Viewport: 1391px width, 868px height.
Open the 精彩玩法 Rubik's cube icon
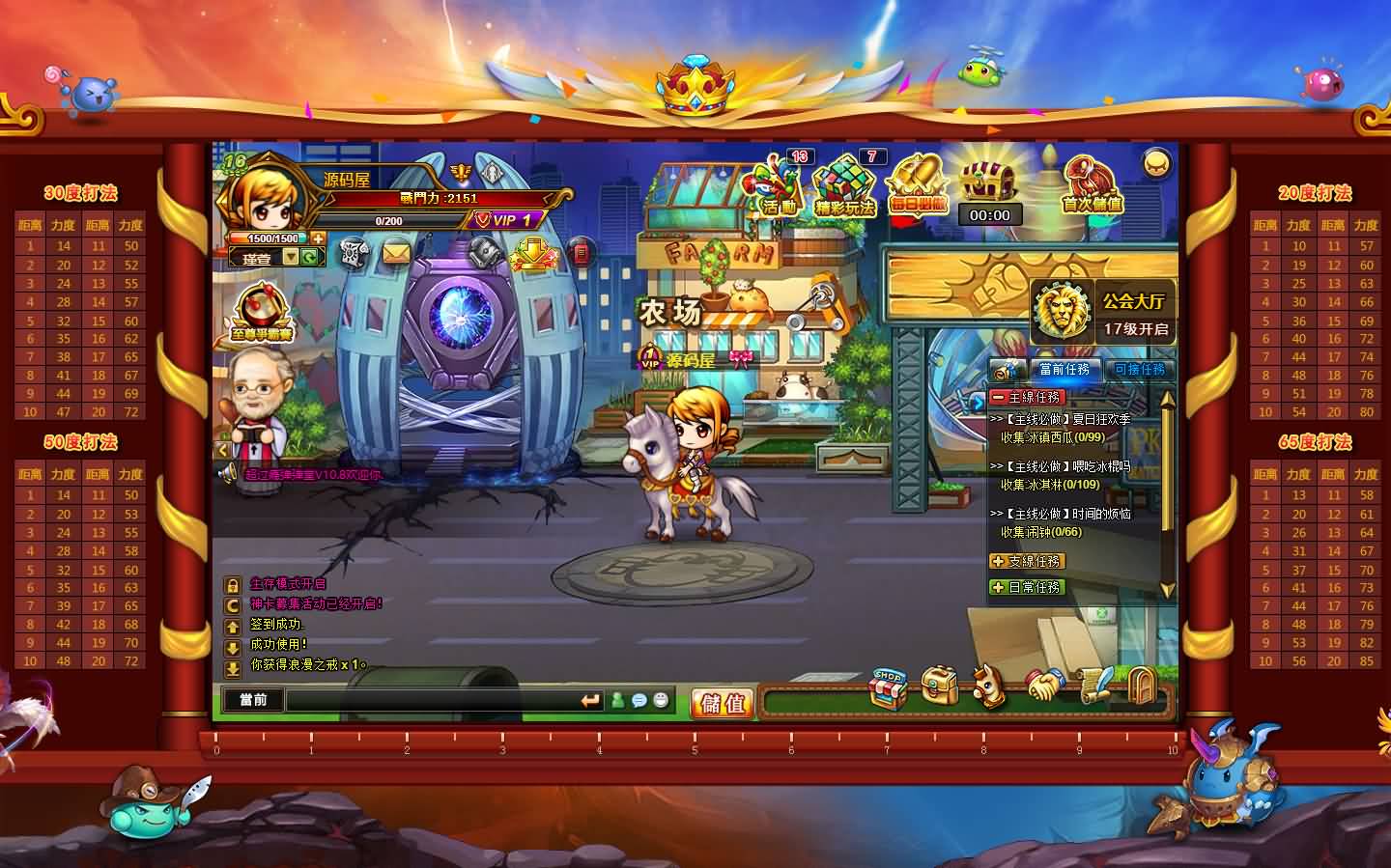coord(843,186)
